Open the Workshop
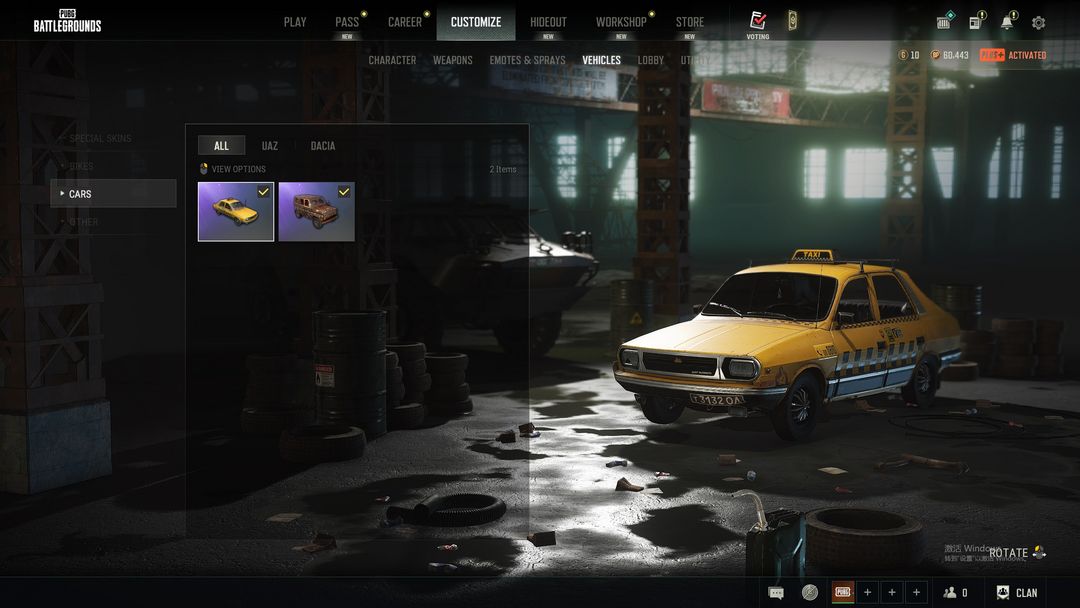Screen dimensions: 1080x608 pos(621,22)
